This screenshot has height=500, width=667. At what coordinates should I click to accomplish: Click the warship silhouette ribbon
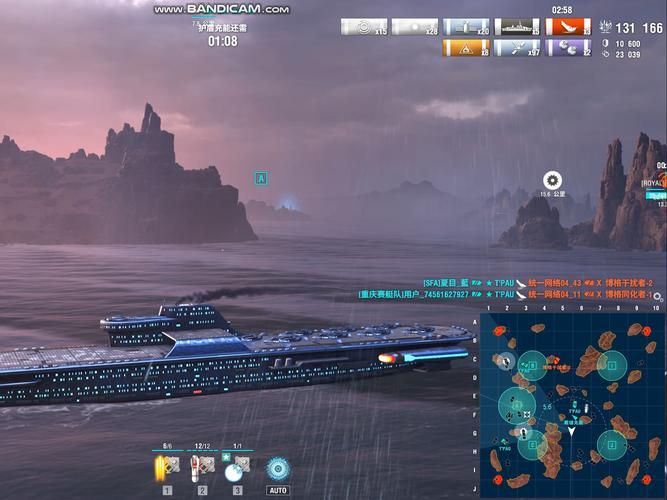pyautogui.click(x=518, y=27)
